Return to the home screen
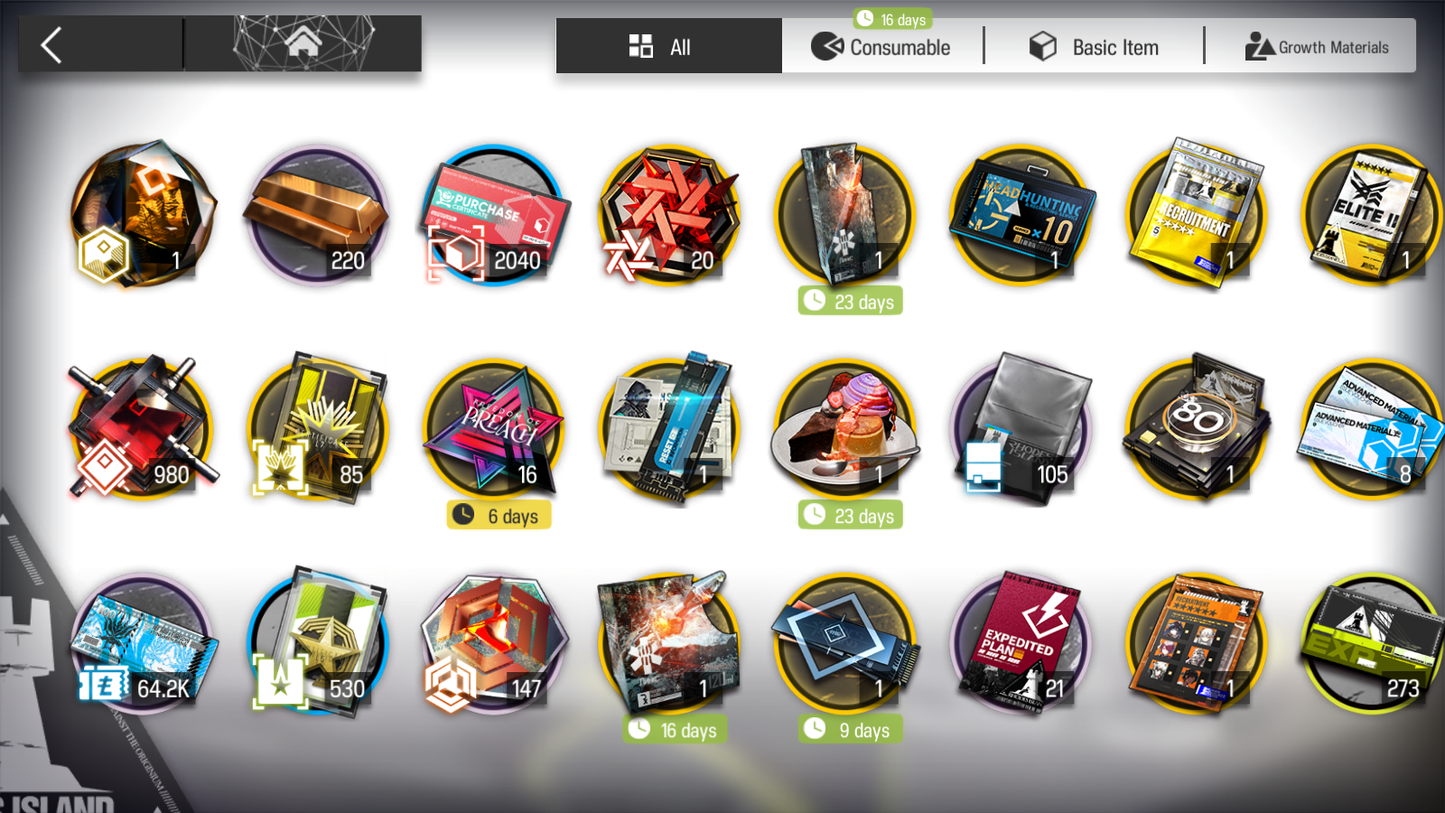Viewport: 1445px width, 813px height. click(x=303, y=44)
